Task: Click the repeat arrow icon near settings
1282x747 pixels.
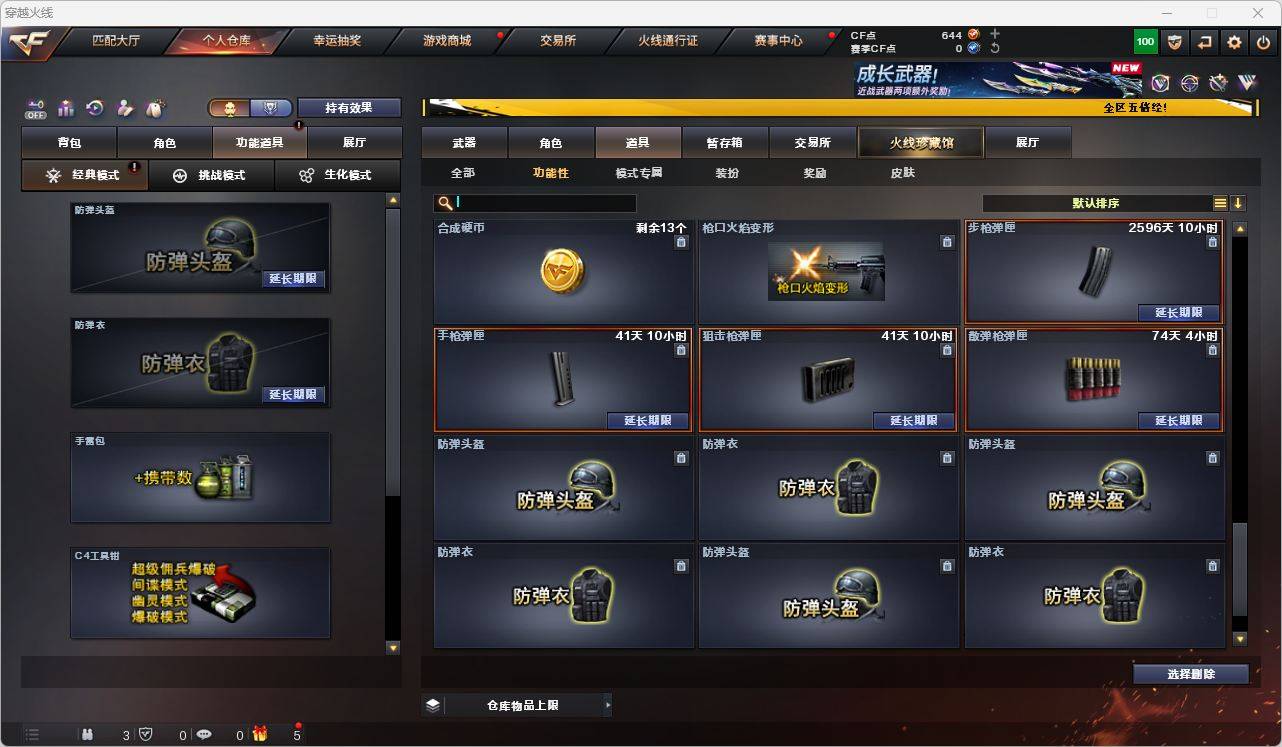Action: (x=1203, y=41)
